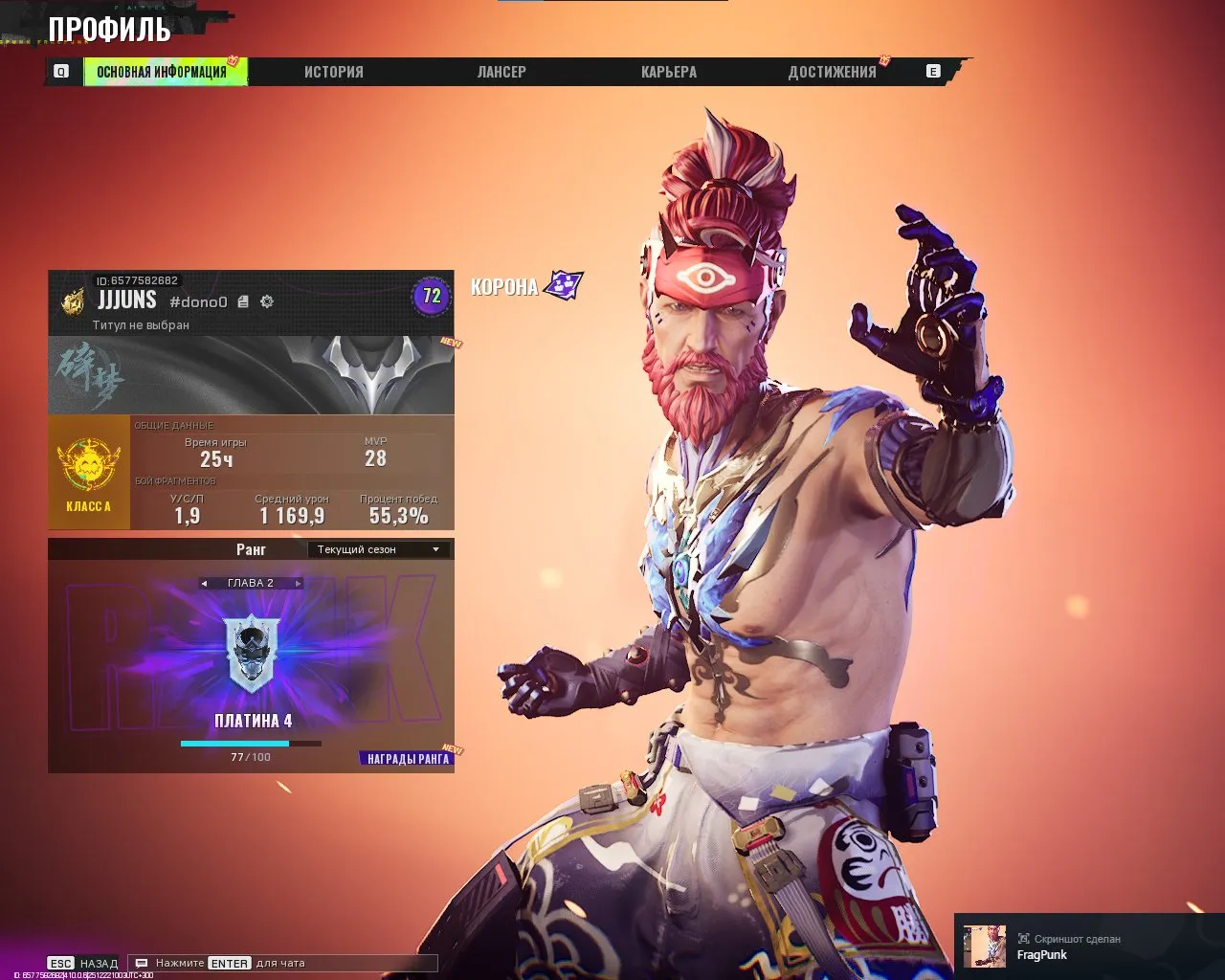
Task: Switch to the Карьера tab
Action: pos(668,72)
